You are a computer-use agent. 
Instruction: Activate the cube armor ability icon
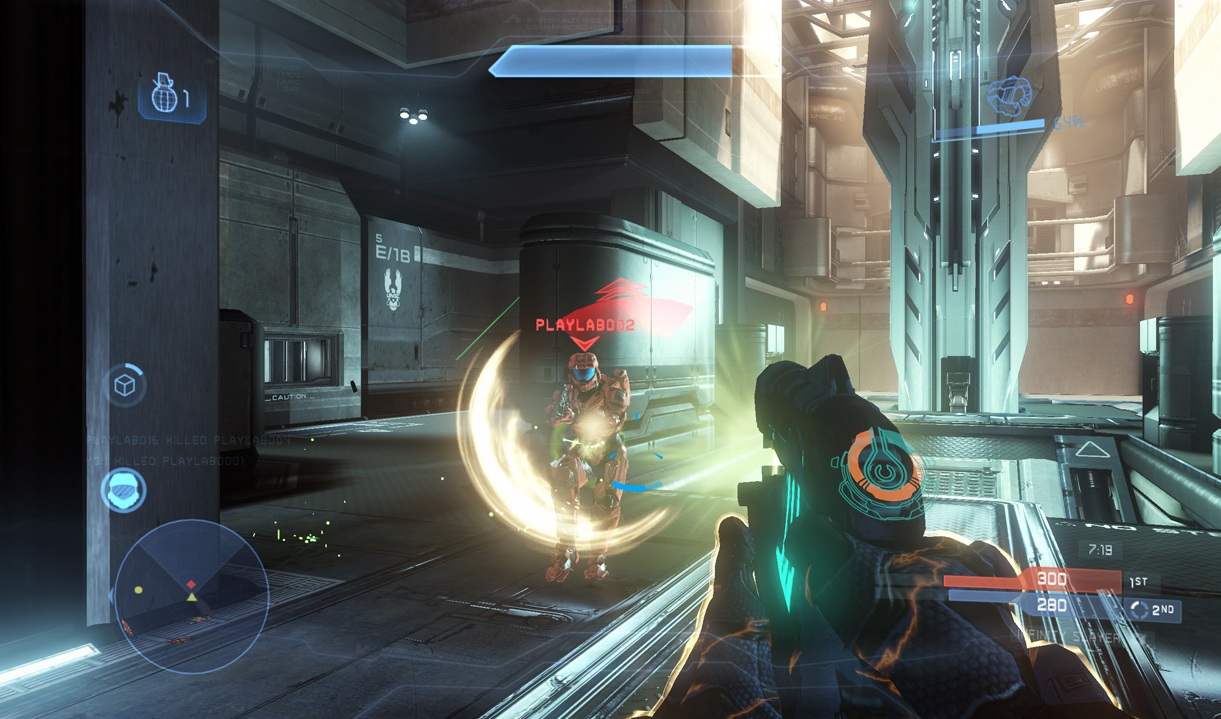[x=125, y=386]
